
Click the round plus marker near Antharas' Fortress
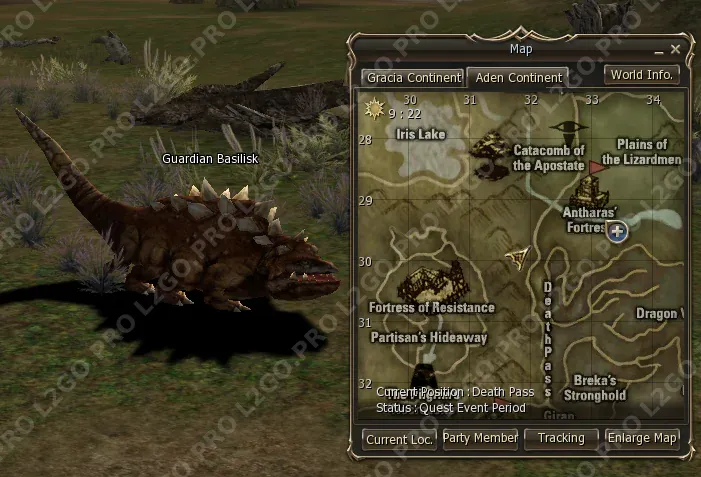point(617,232)
